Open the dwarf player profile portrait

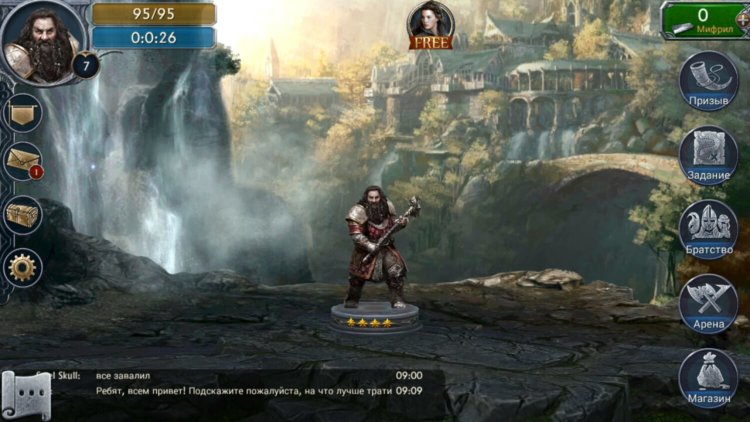tap(41, 41)
